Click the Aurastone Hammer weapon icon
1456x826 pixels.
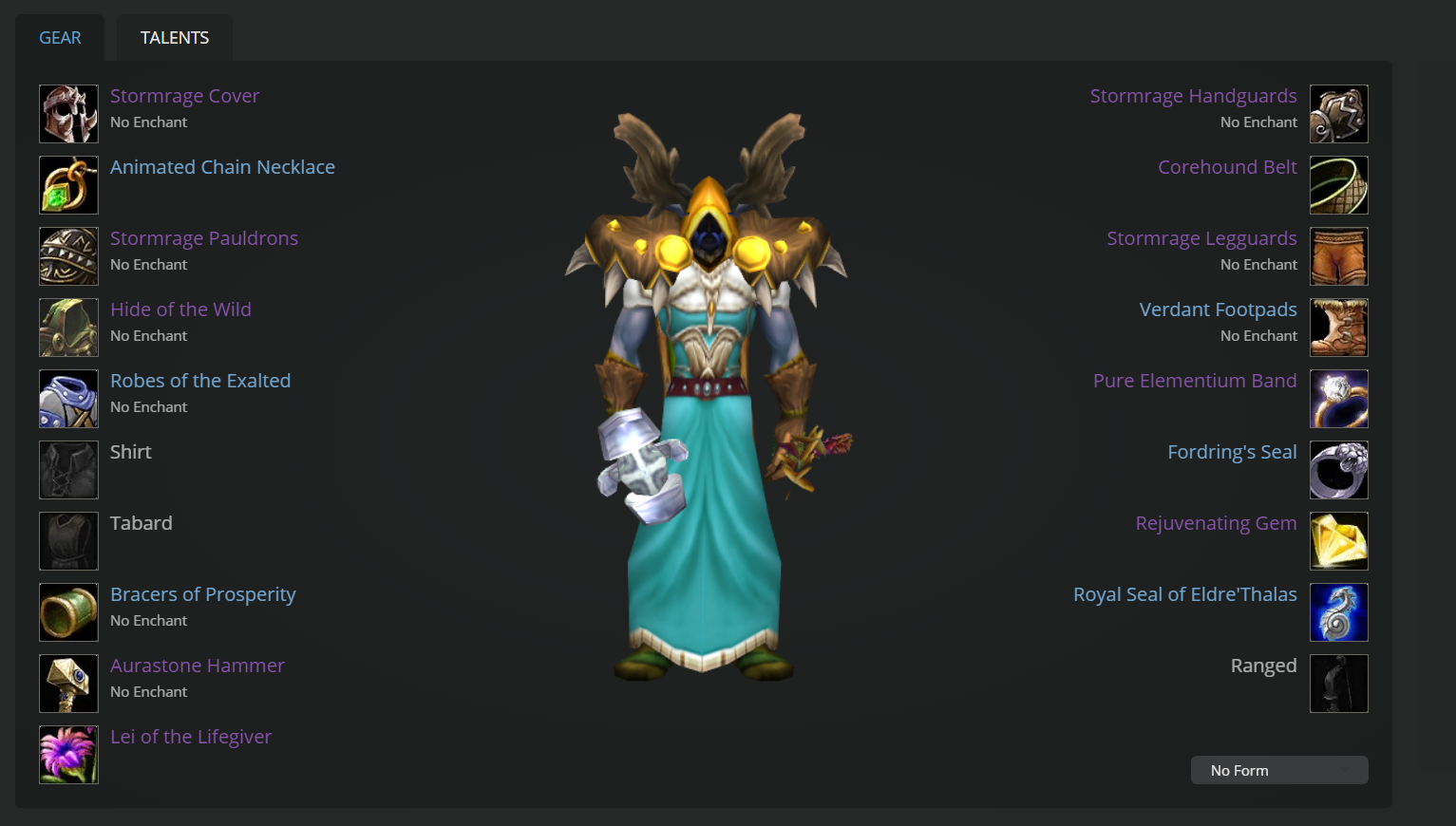(67, 683)
